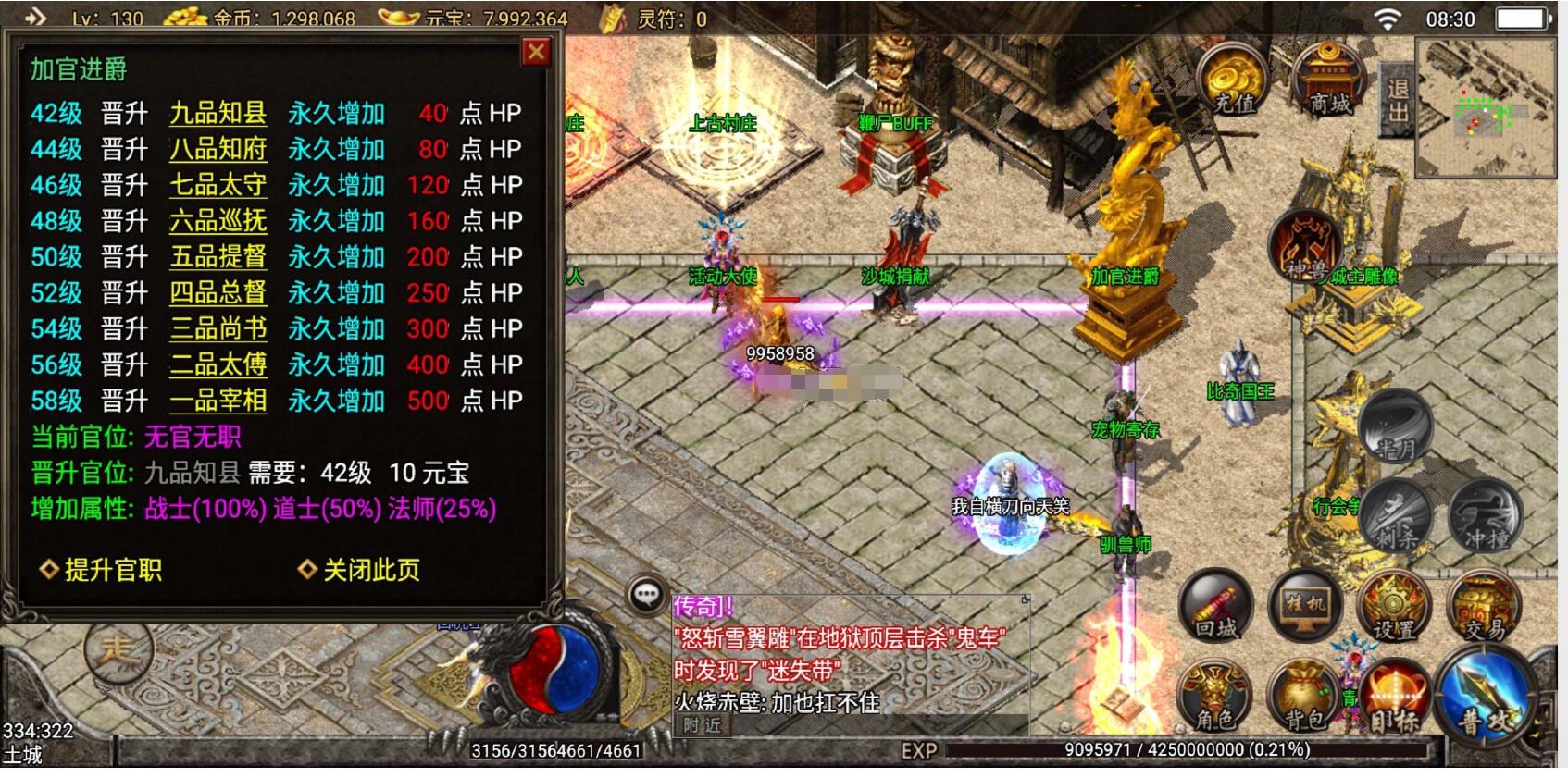Choose 提升官职 to upgrade official rank
1568x778 pixels.
pos(102,570)
